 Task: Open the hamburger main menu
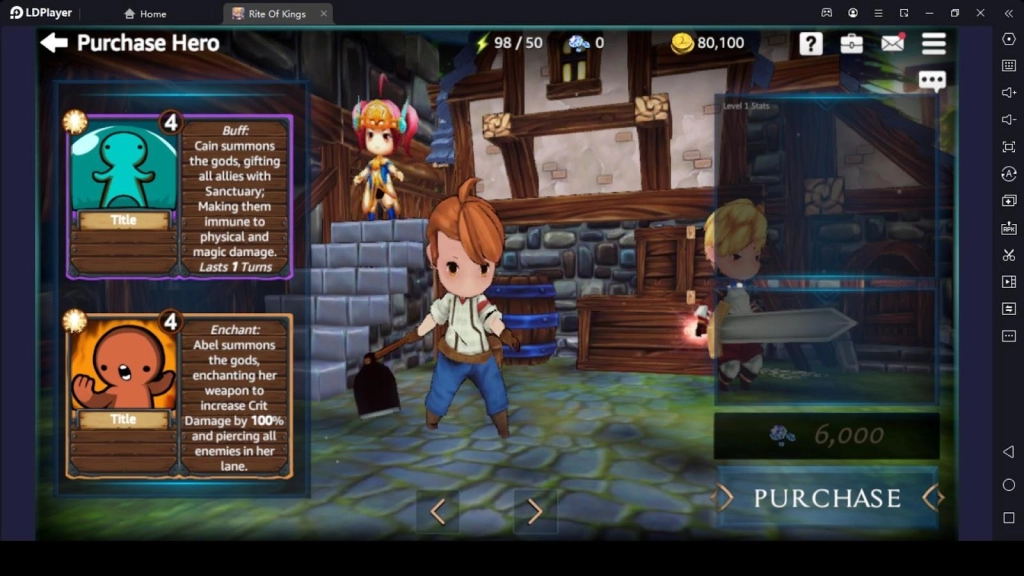tap(934, 43)
